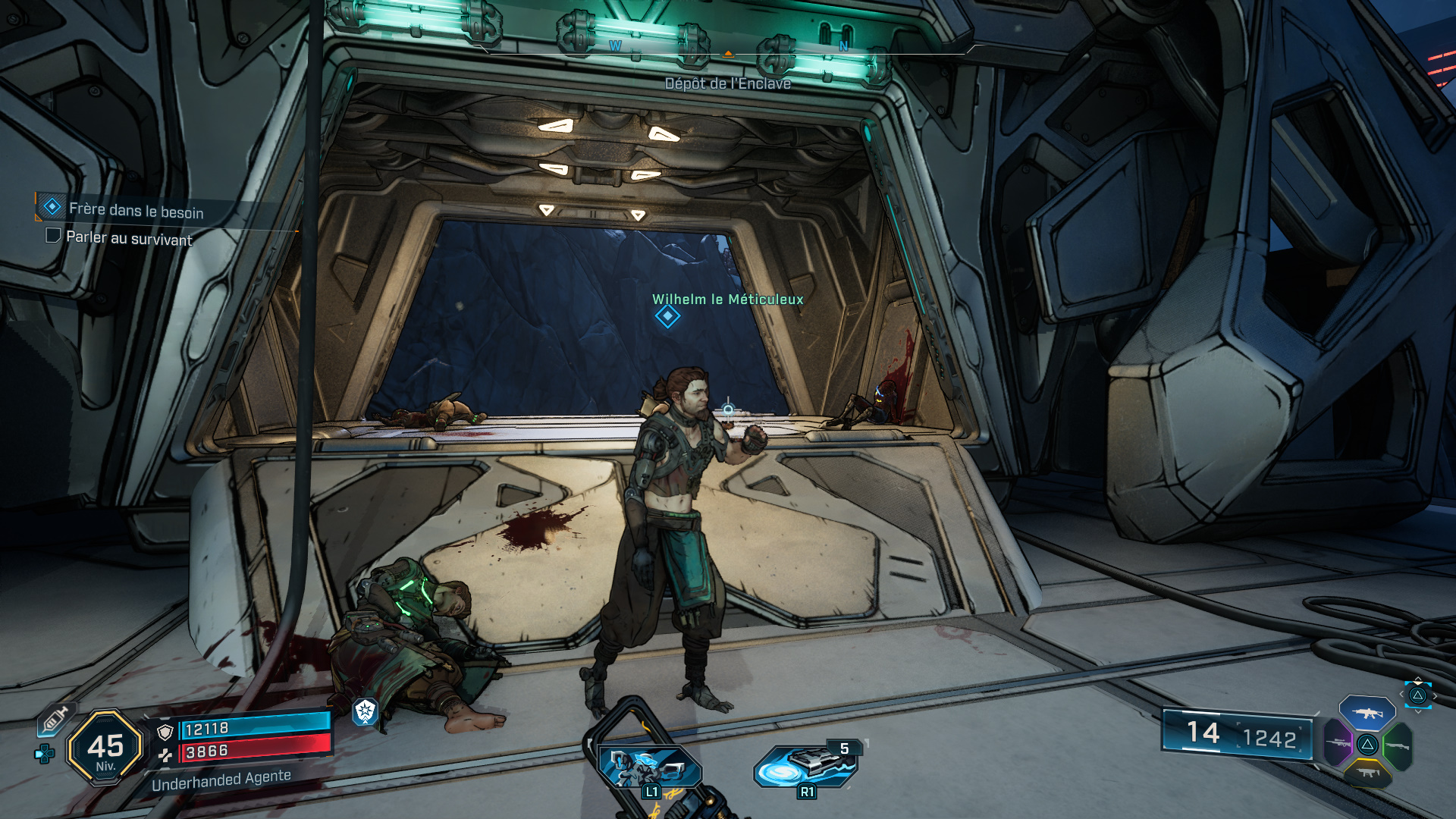
Task: Switch to the purple sniper rifle slot
Action: [1338, 743]
